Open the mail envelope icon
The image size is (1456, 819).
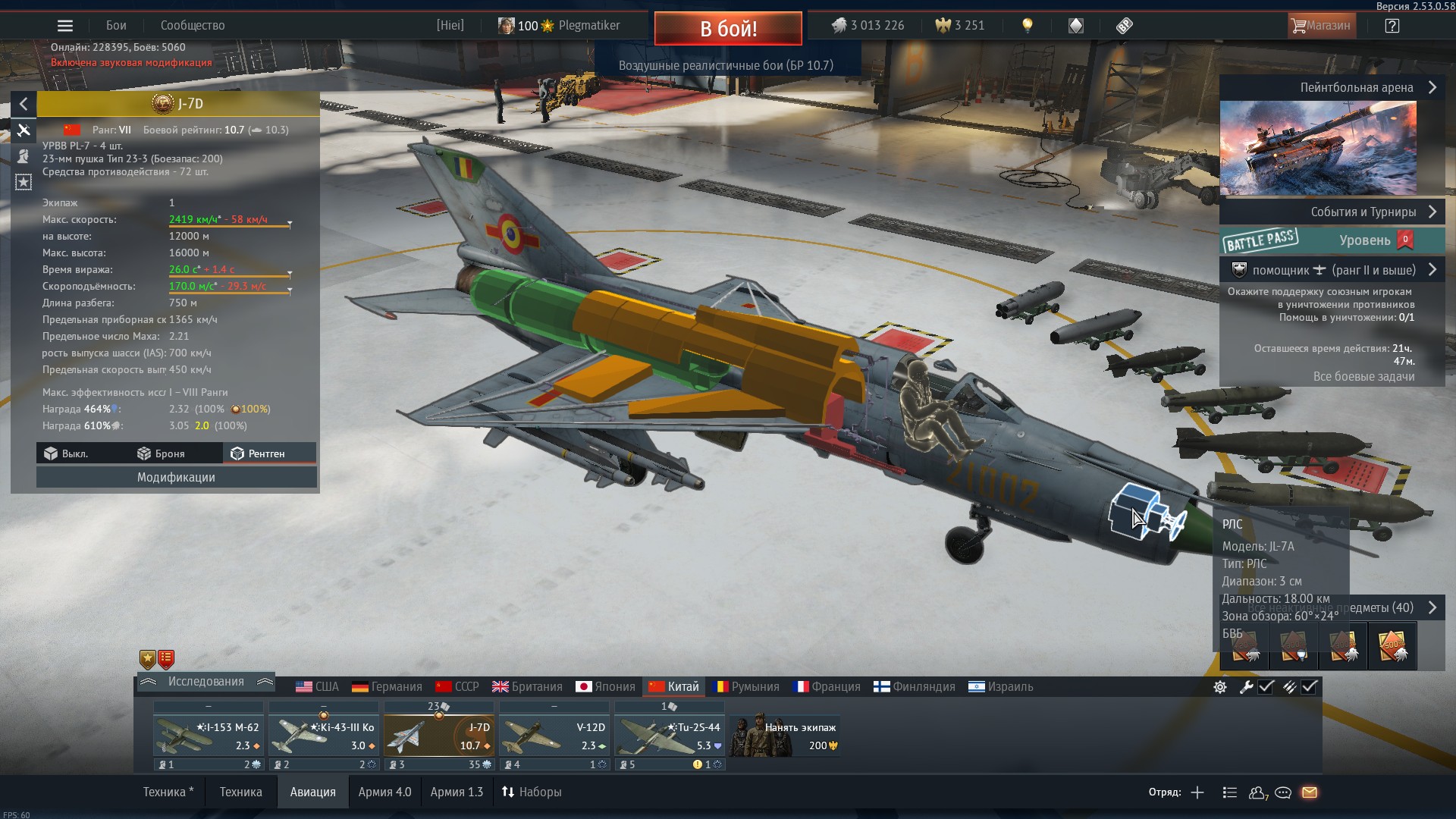tap(1310, 792)
